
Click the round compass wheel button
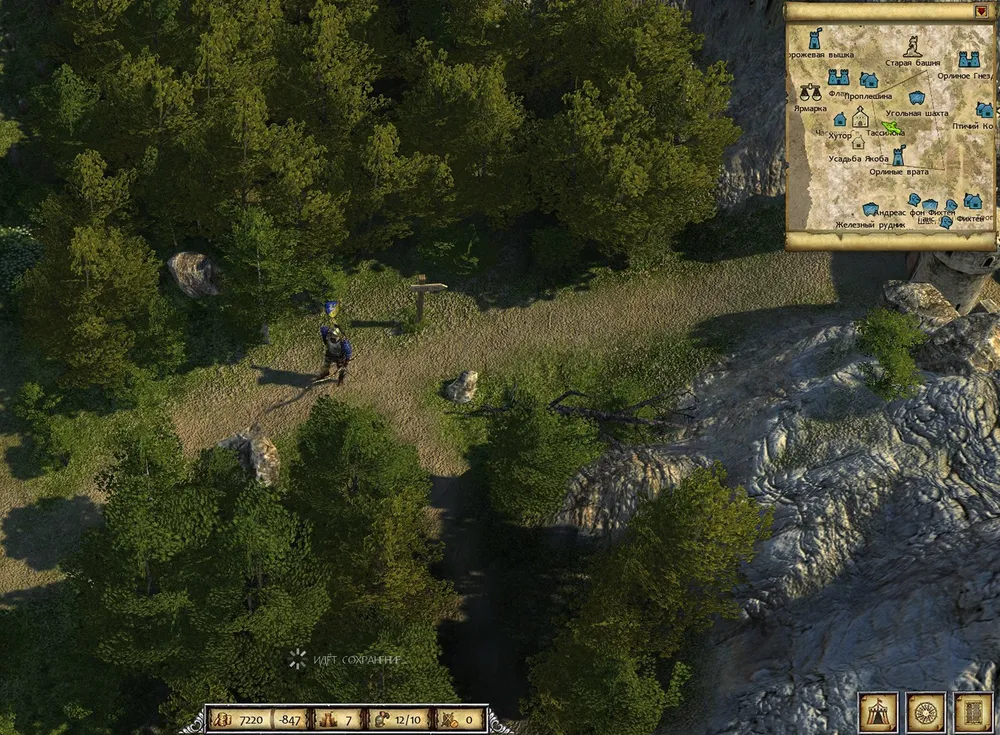pos(926,711)
